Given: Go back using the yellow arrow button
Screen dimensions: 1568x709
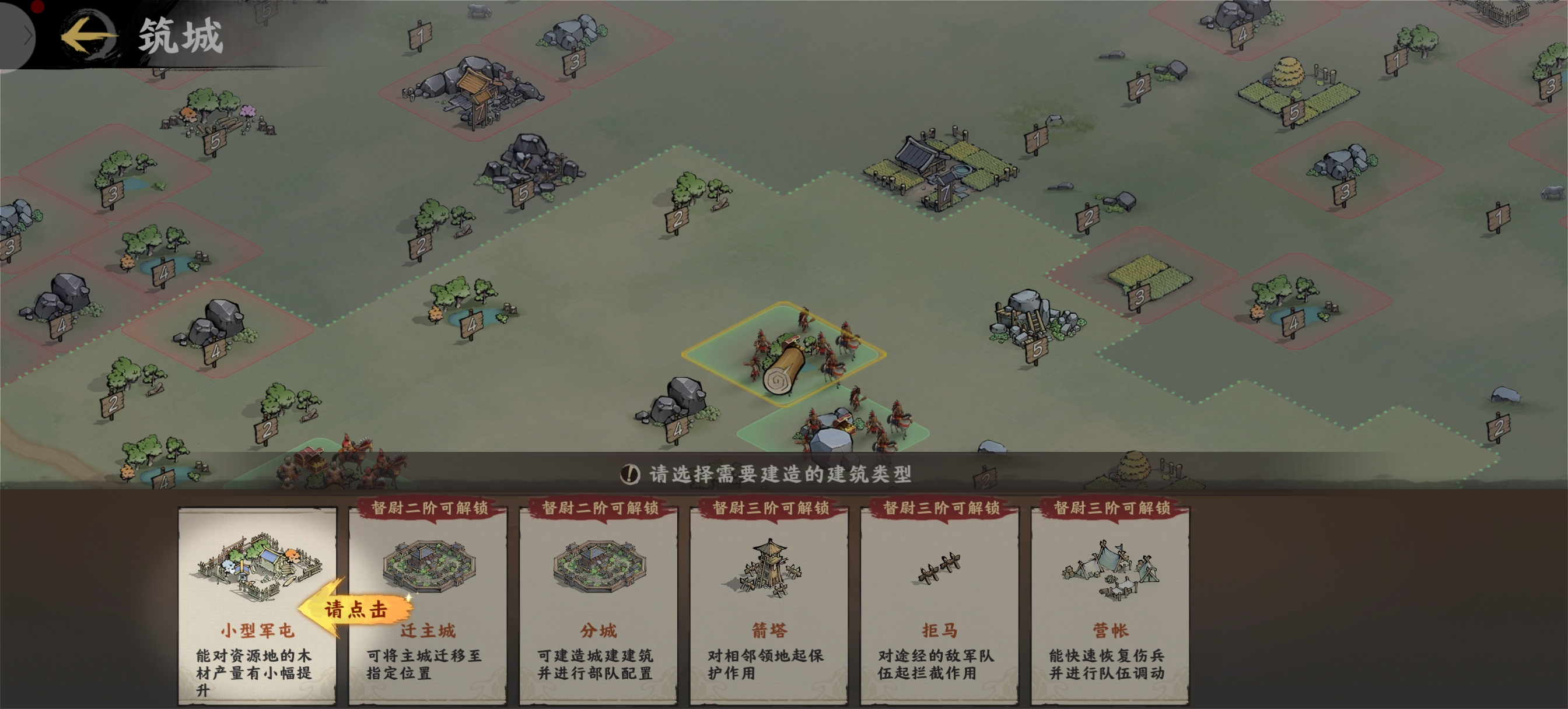Looking at the screenshot, I should (87, 36).
